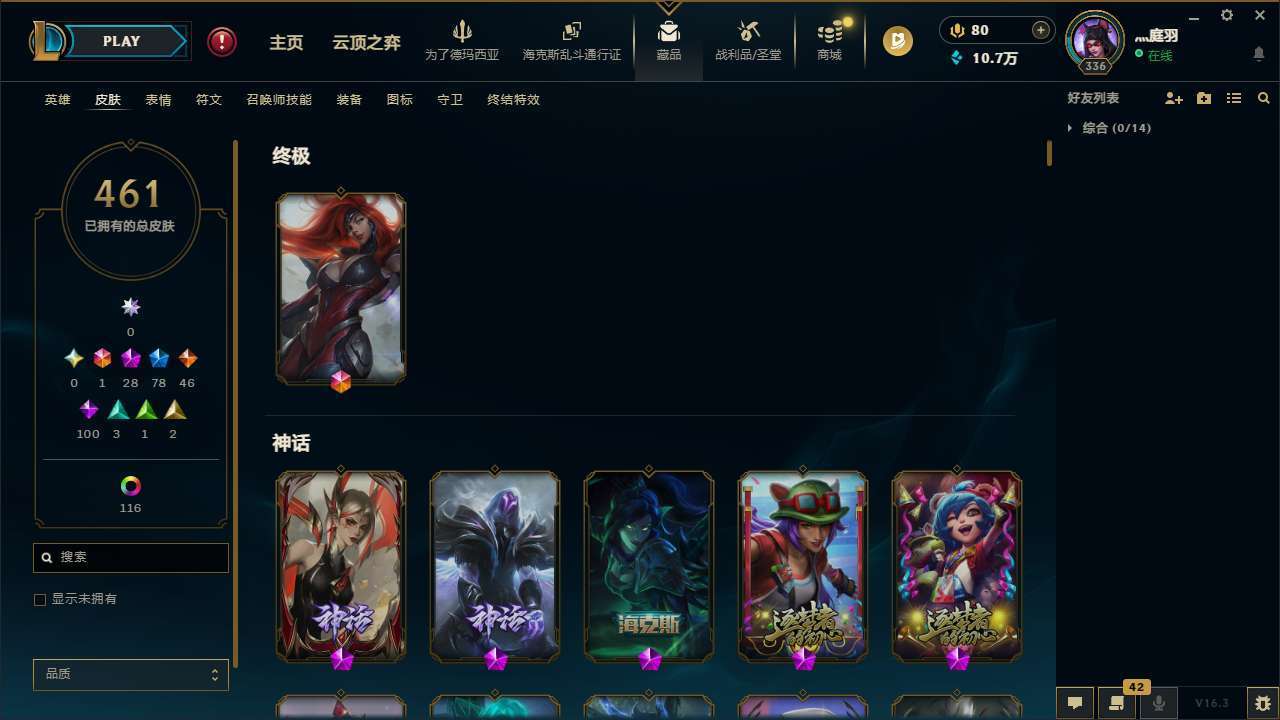Open the 战利品/圣堂 loot icon
Image resolution: width=1280 pixels, height=720 pixels.
(x=748, y=40)
